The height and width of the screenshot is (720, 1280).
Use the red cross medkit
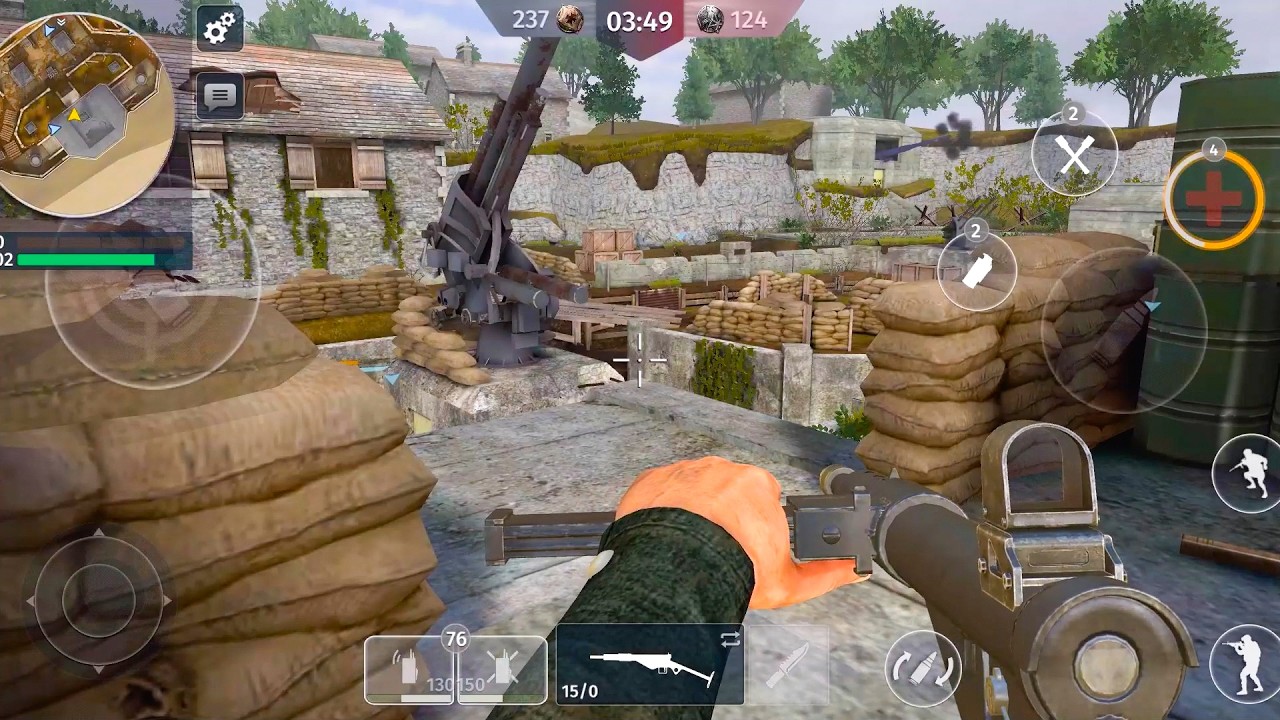1213,199
